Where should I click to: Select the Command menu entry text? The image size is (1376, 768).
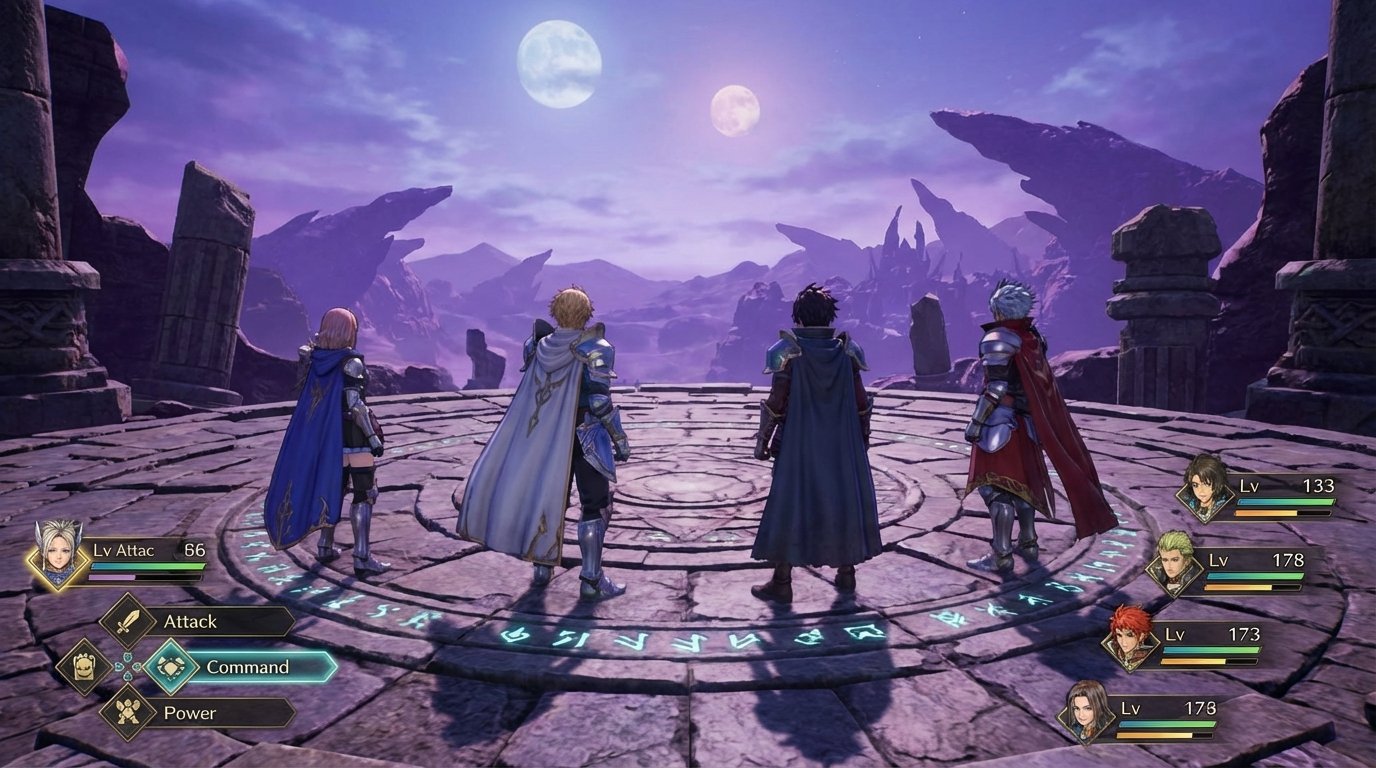[x=249, y=667]
